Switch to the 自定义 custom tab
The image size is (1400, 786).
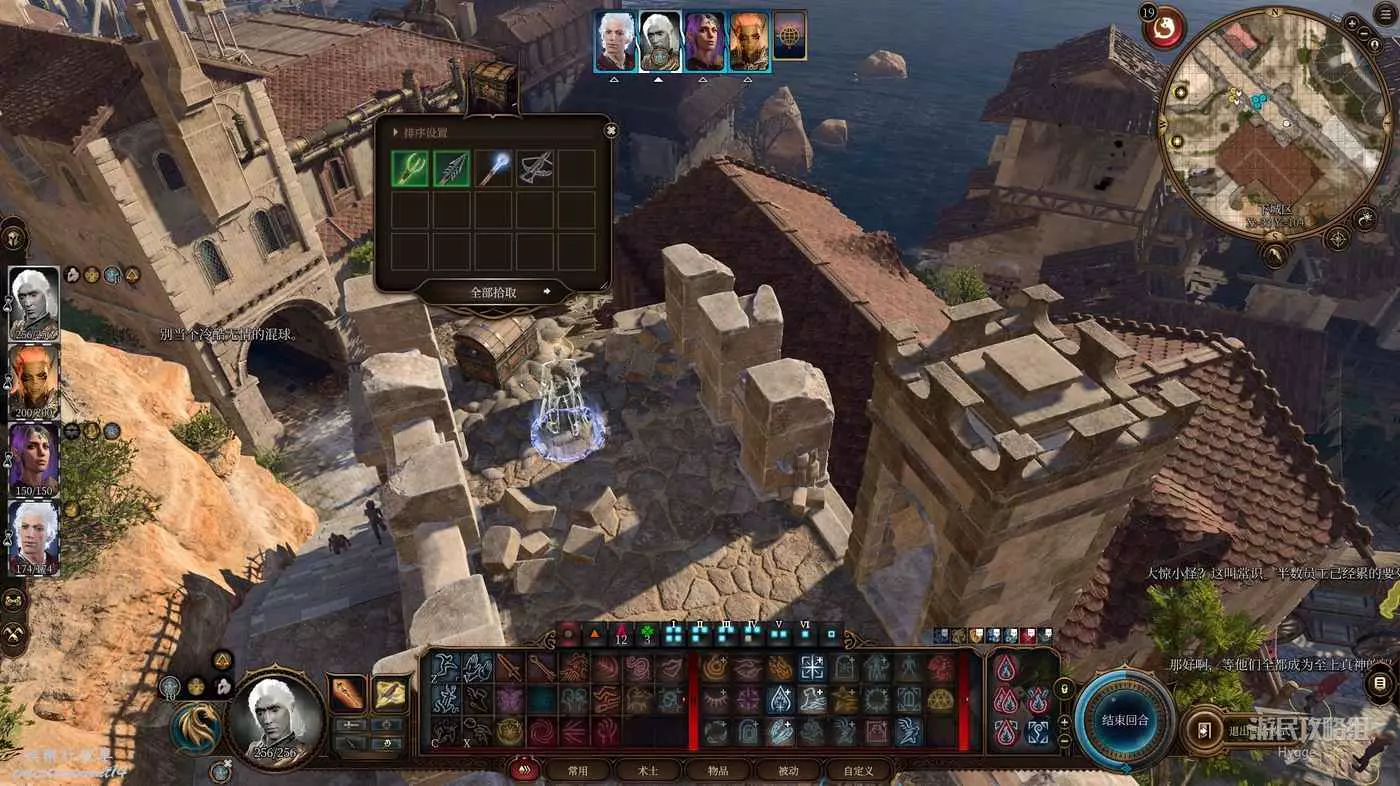858,771
